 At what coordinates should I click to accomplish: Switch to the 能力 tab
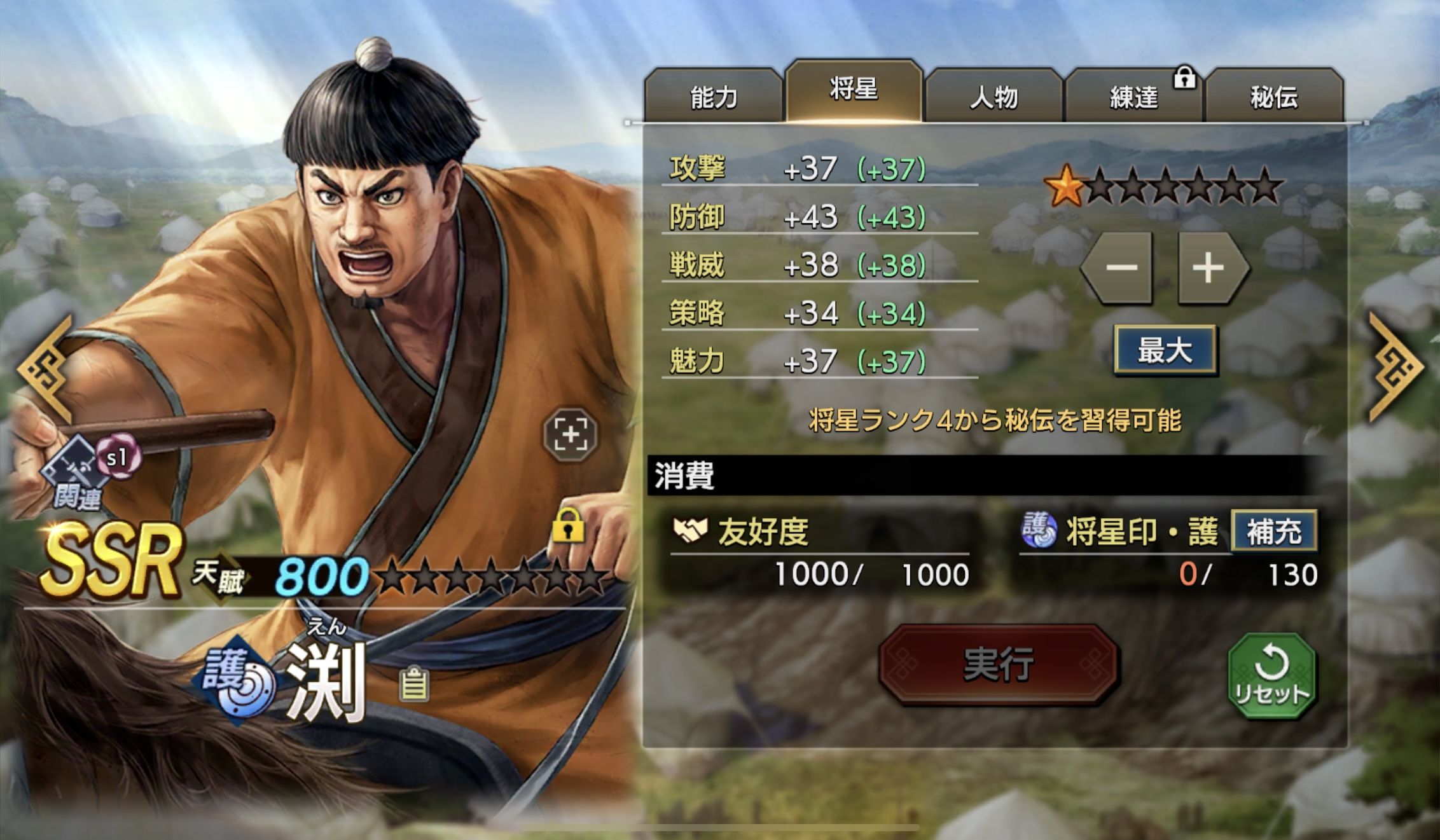click(x=714, y=97)
